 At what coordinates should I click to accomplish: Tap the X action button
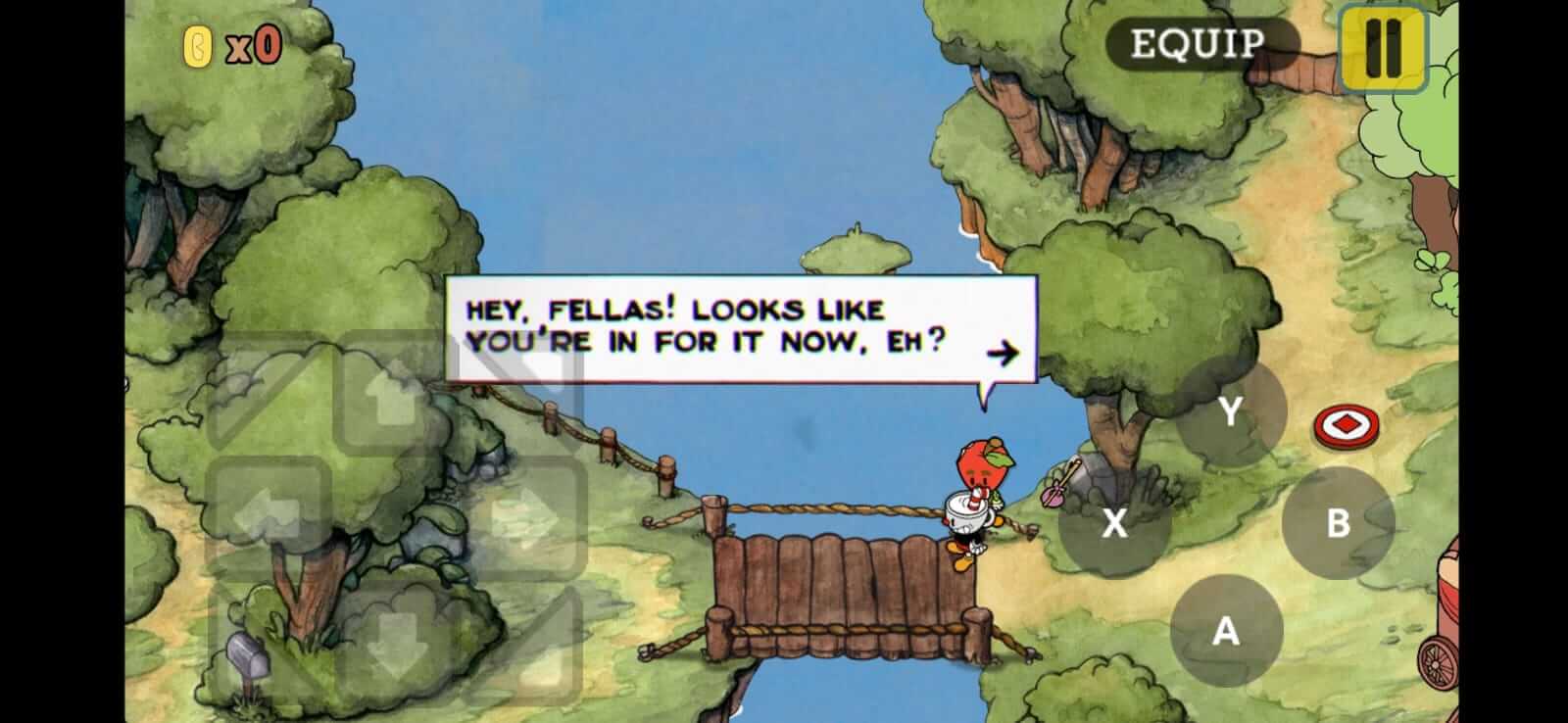pos(1114,524)
